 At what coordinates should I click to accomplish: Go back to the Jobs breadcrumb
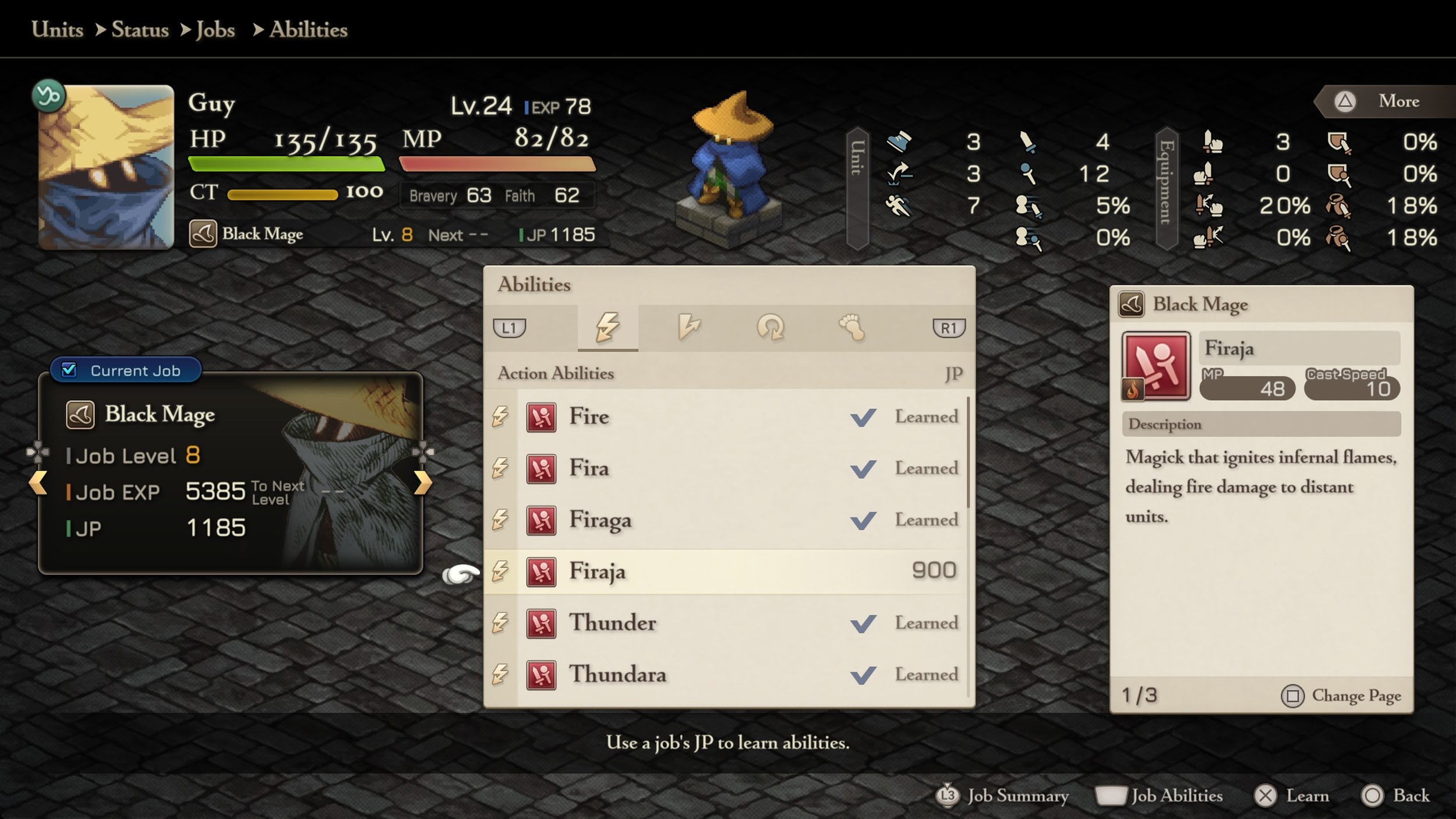215,30
